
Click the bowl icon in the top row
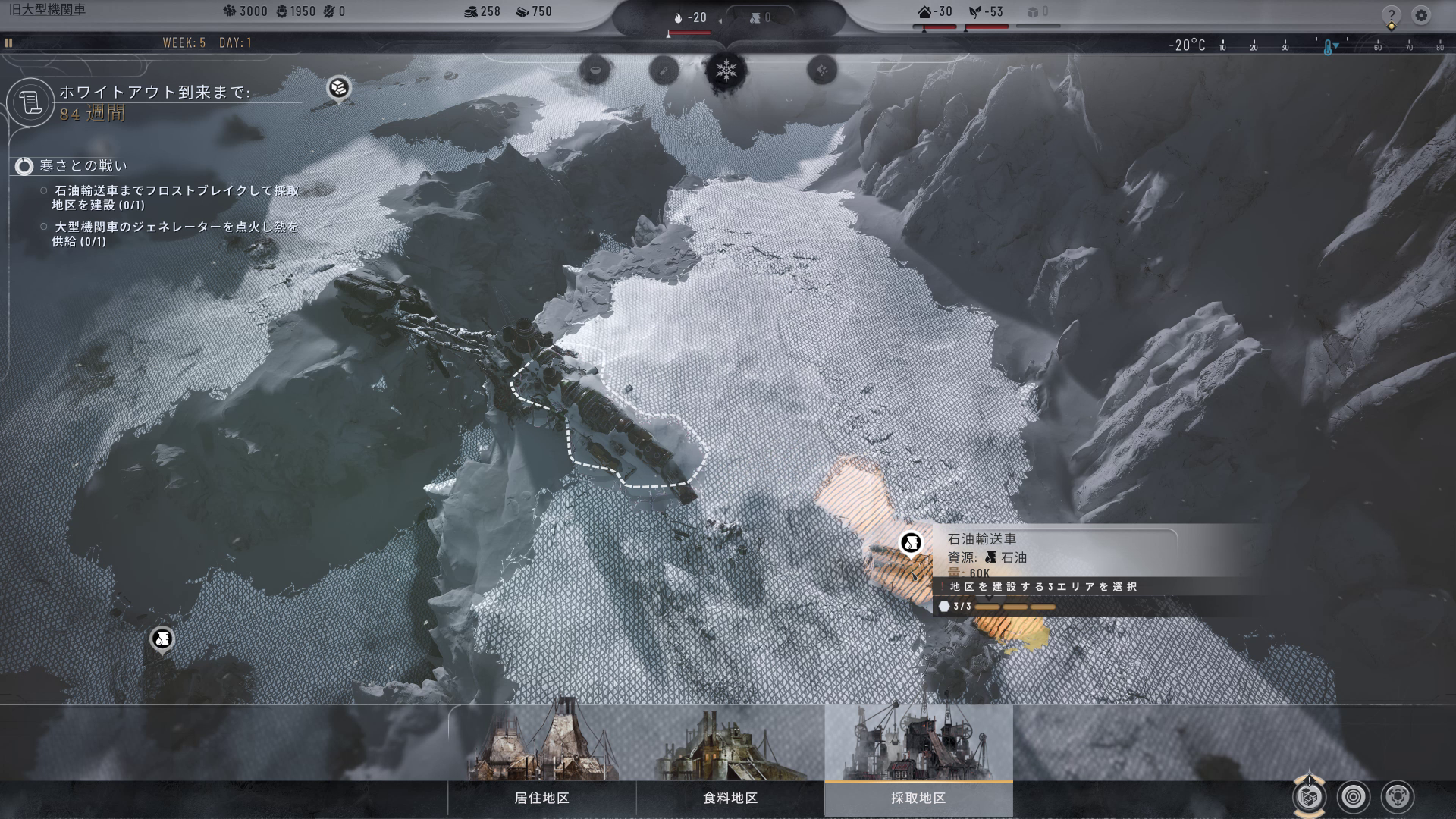point(595,71)
